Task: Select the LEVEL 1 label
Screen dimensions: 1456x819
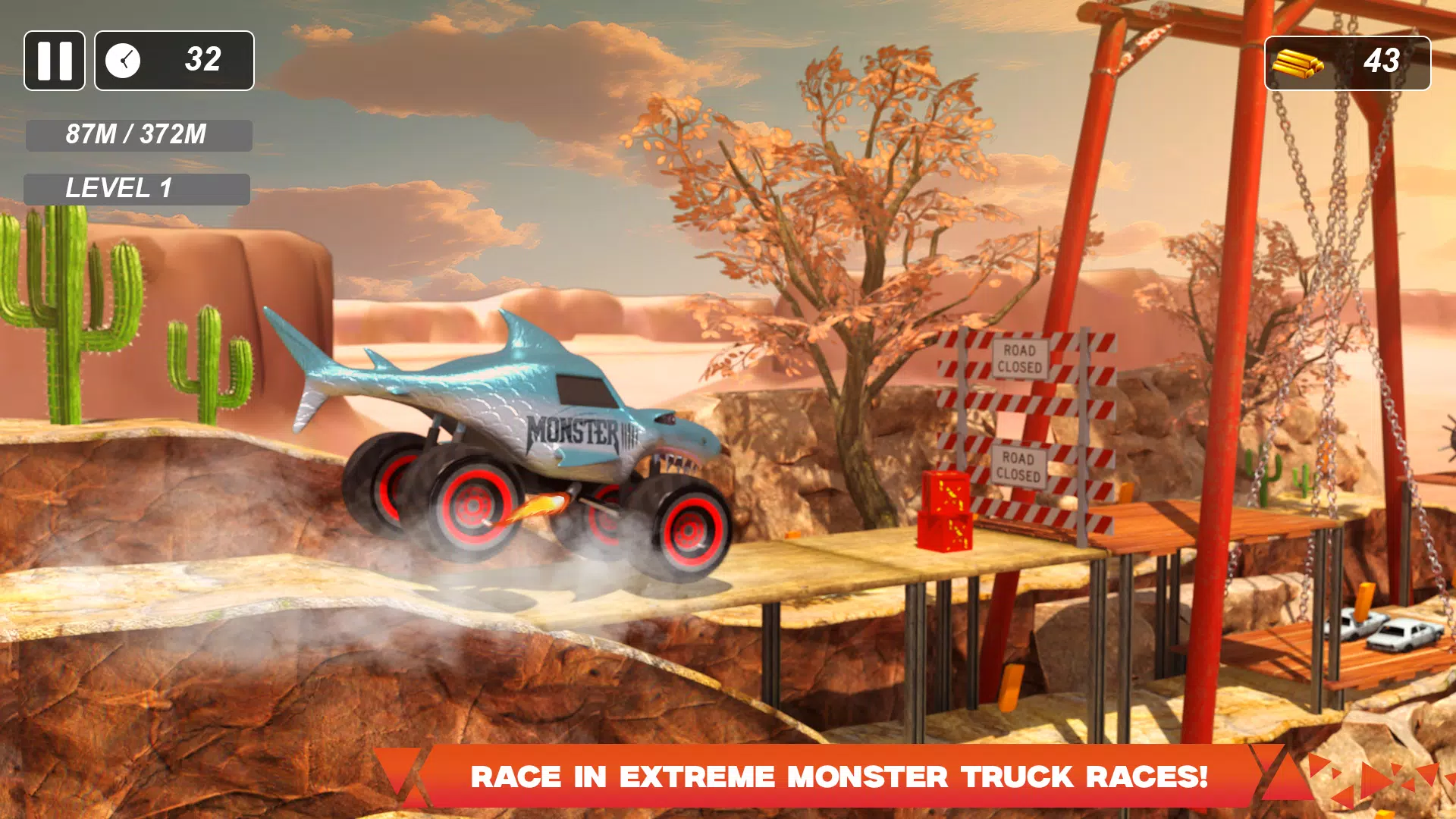Action: (136, 188)
